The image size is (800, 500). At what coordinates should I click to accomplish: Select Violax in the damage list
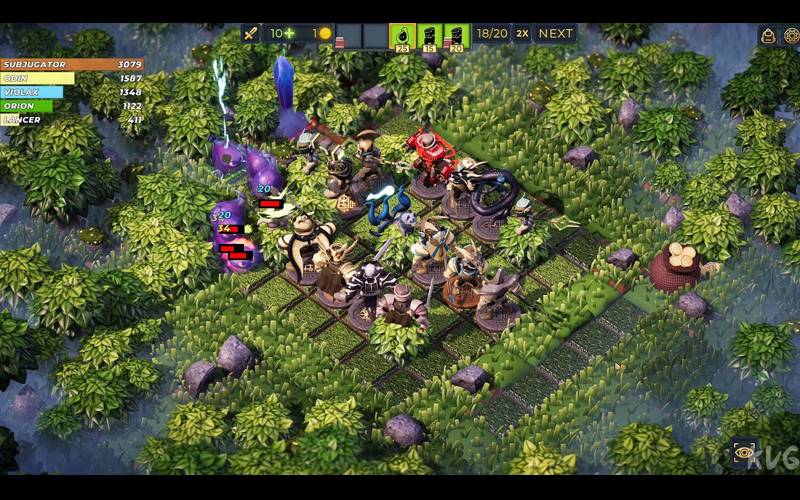pyautogui.click(x=72, y=92)
